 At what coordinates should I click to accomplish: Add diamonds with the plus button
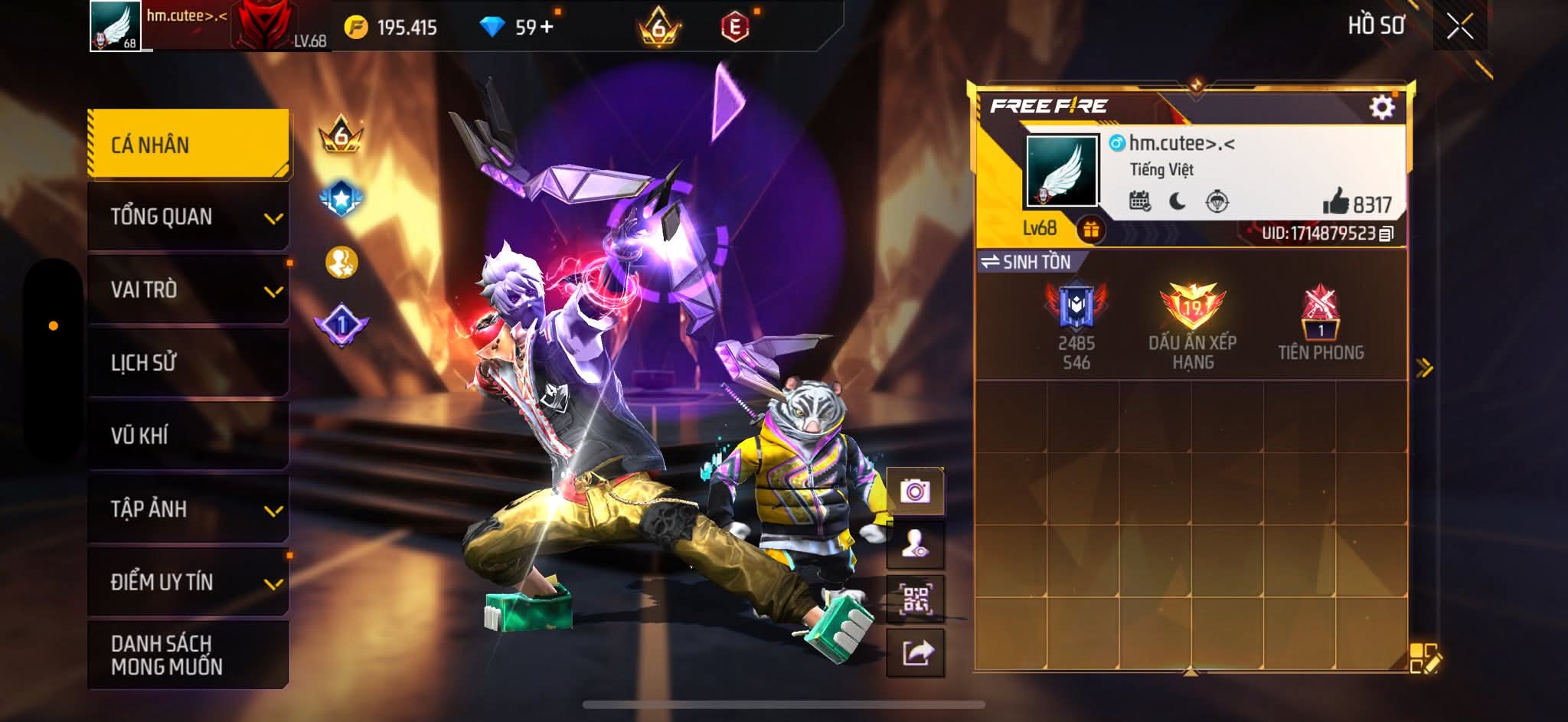pyautogui.click(x=546, y=28)
